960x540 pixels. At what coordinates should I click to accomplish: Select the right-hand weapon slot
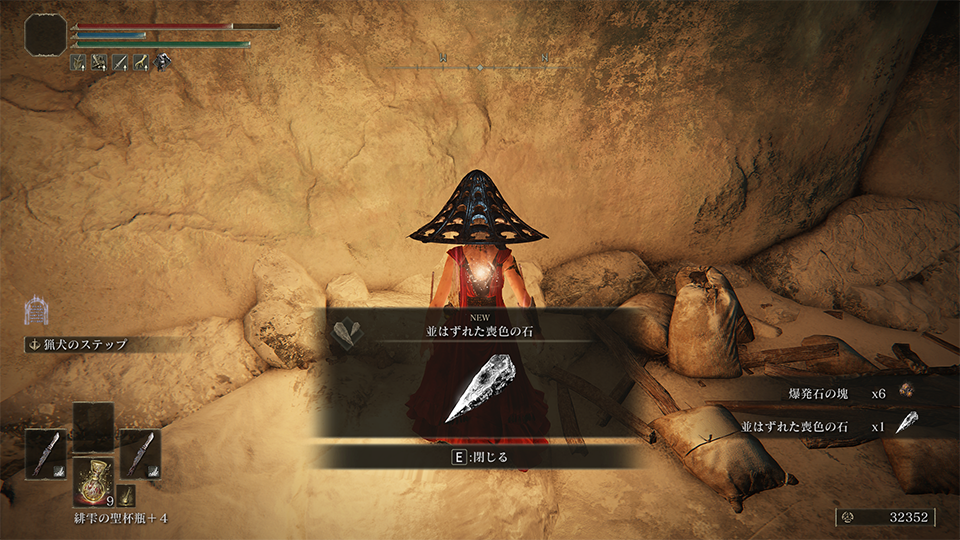click(x=140, y=453)
